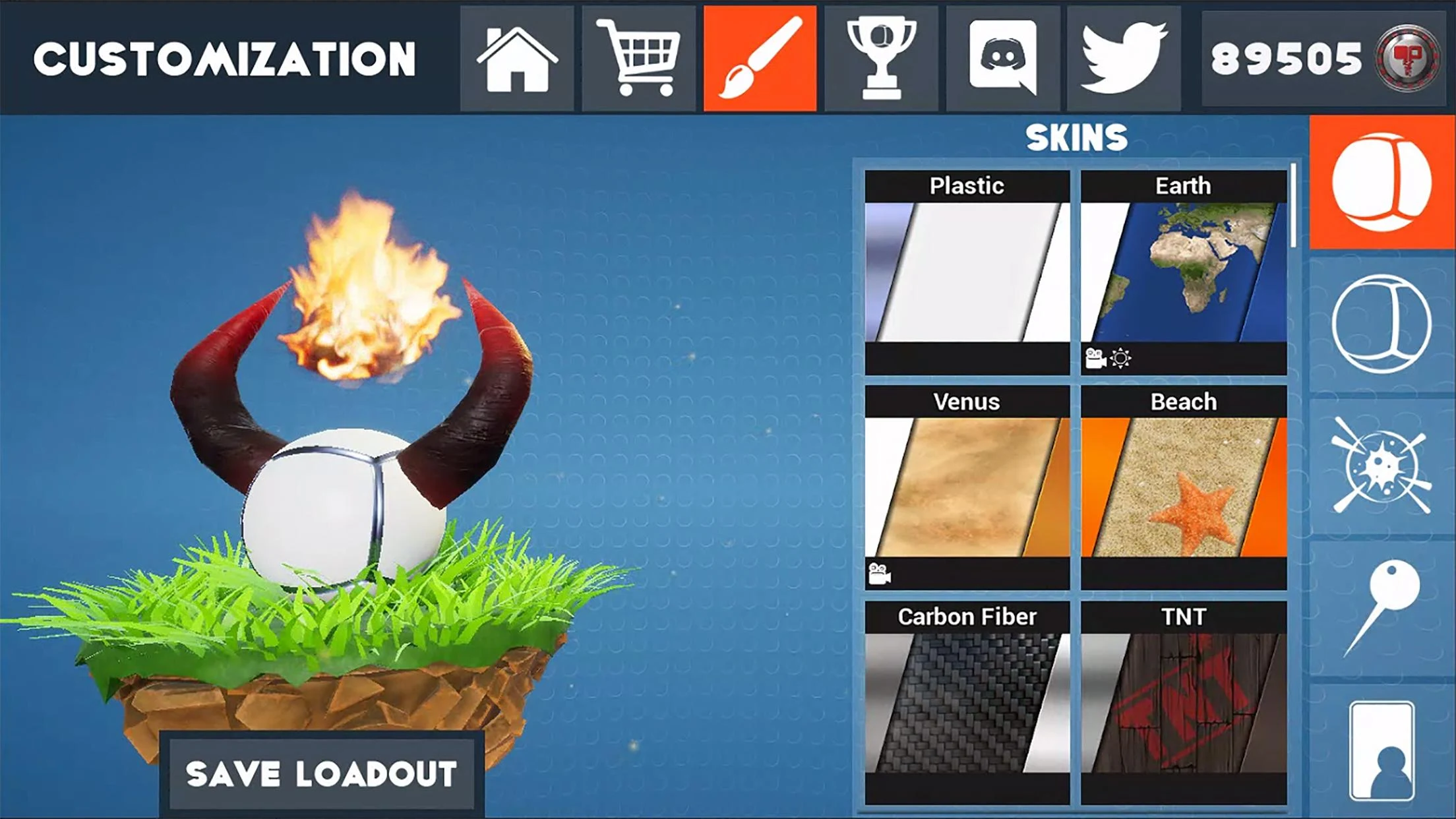Screen dimensions: 1456x819
Task: Click the skins list scrollbar
Action: tap(1294, 206)
